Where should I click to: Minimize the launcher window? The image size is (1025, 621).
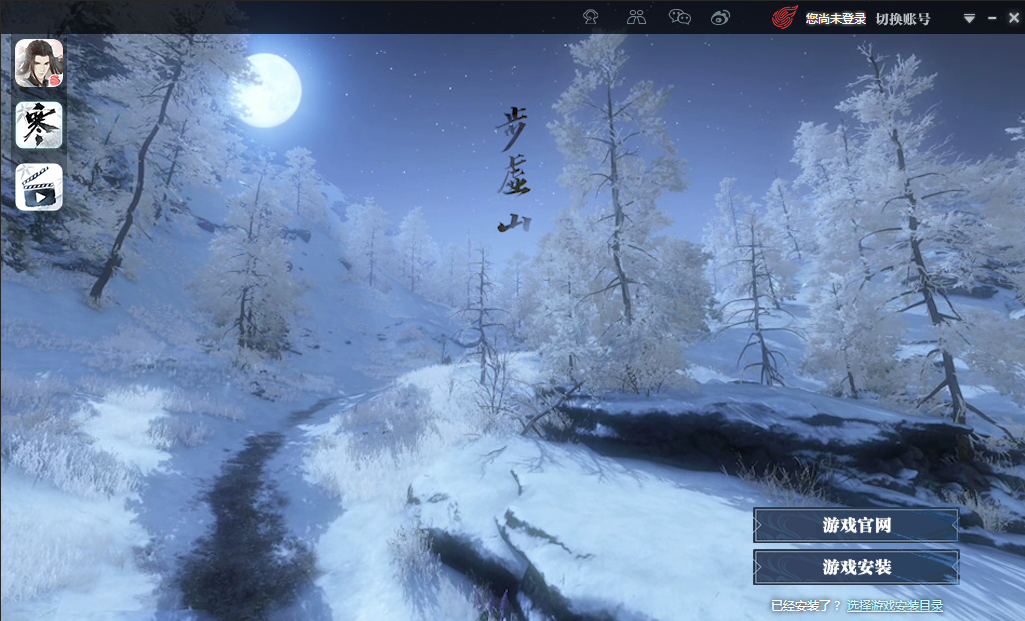[992, 18]
